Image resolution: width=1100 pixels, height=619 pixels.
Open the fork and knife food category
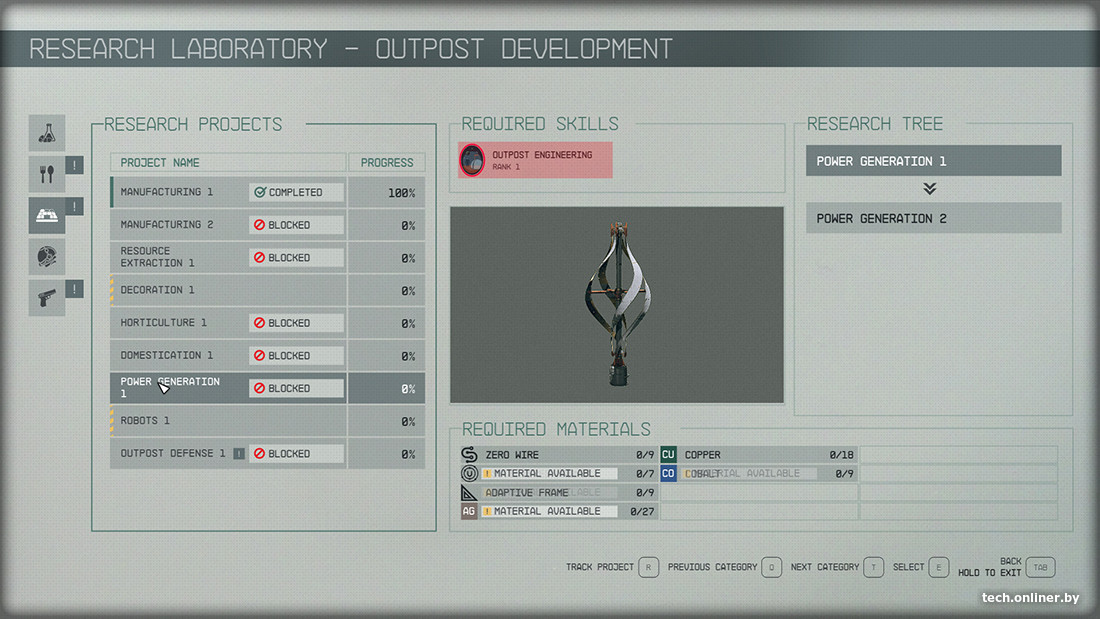(47, 174)
